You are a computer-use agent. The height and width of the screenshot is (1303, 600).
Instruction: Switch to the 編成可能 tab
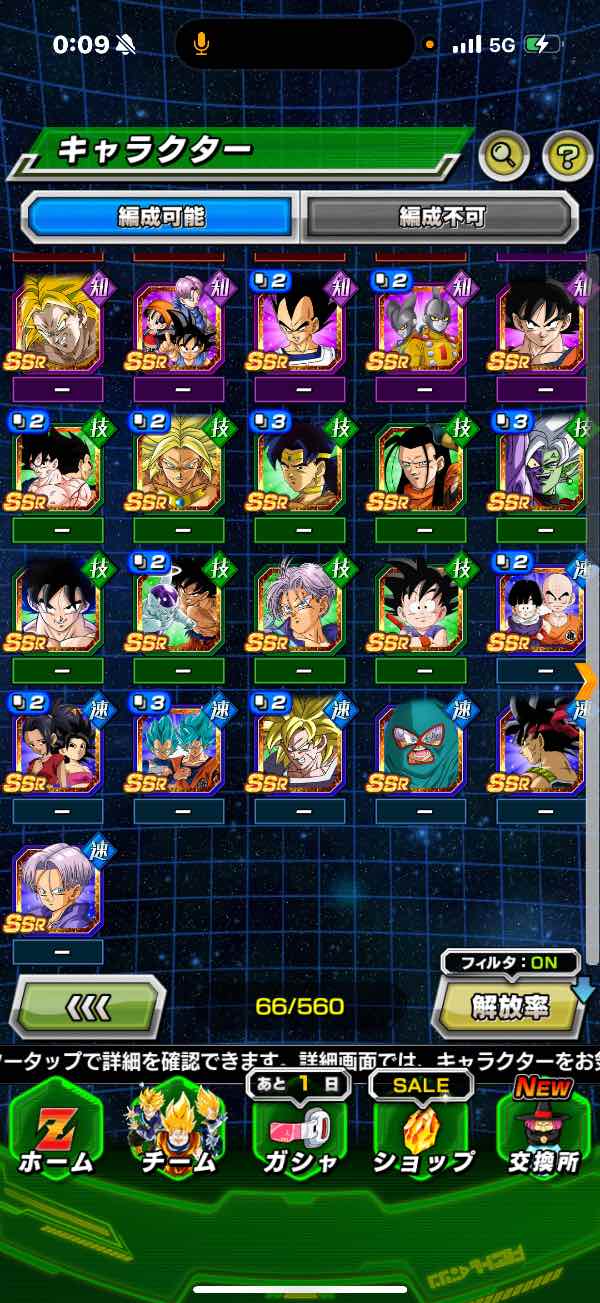160,216
